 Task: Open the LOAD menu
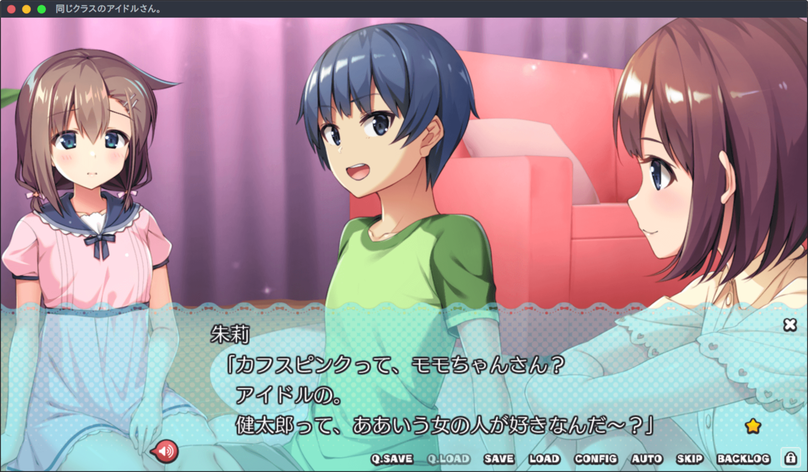click(544, 459)
